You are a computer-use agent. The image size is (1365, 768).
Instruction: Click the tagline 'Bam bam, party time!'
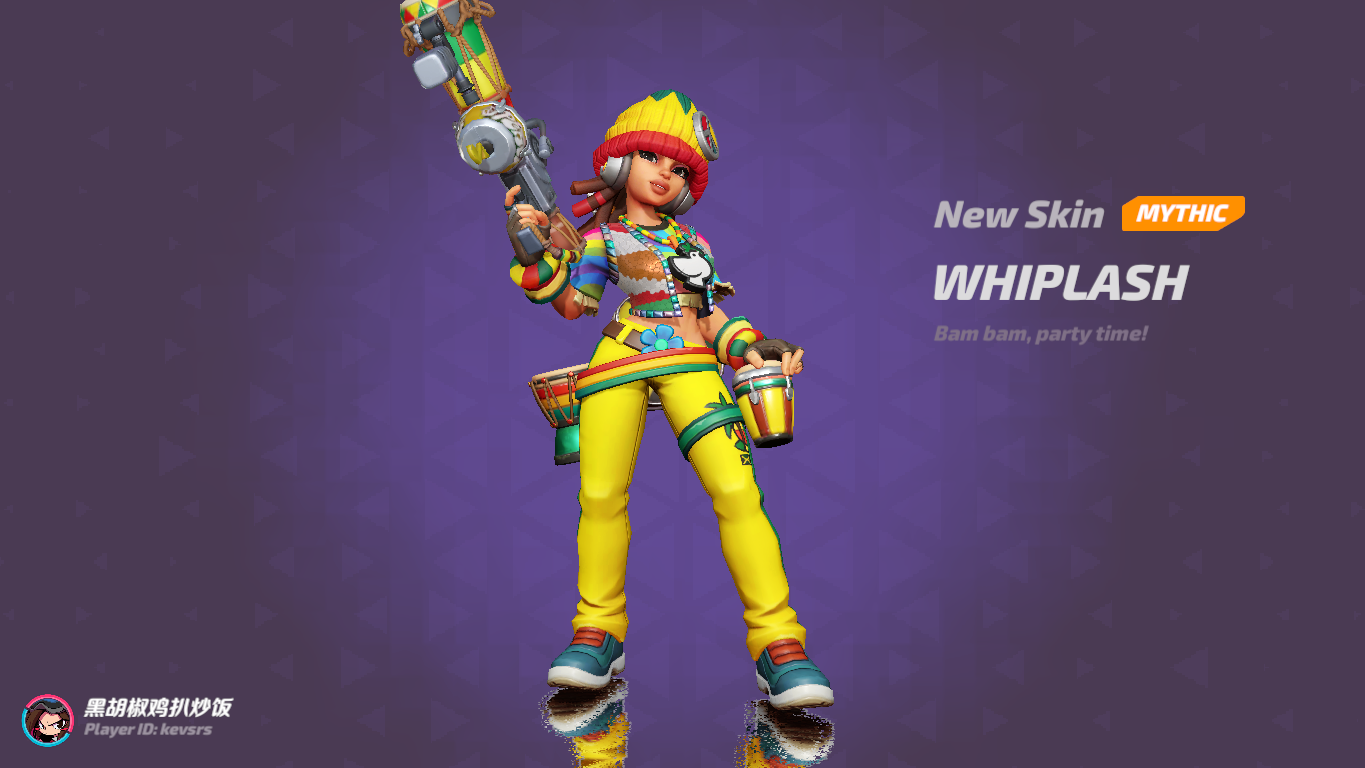click(x=1040, y=334)
